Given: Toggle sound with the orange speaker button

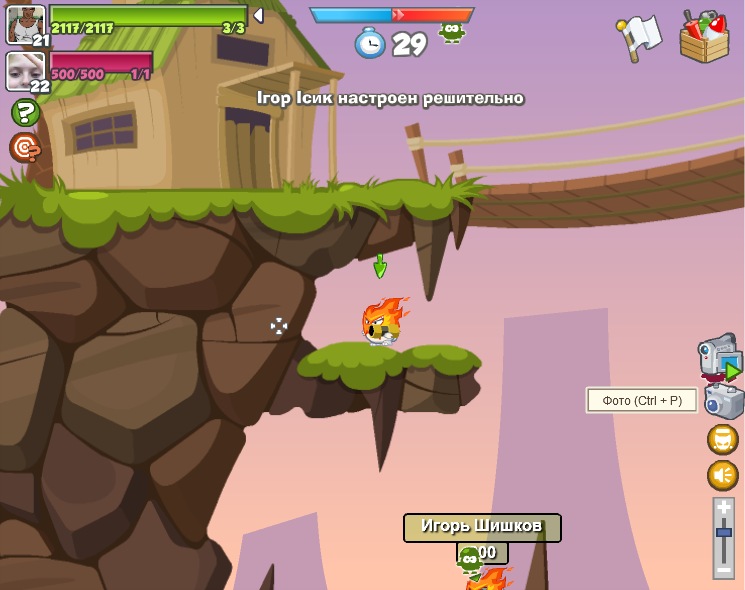Looking at the screenshot, I should (722, 475).
